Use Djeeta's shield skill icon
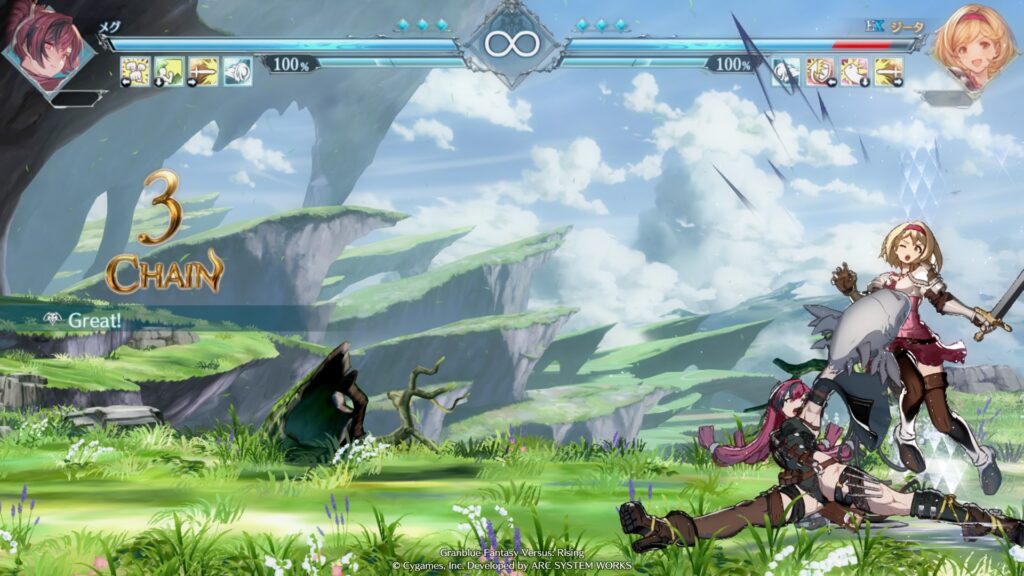Viewport: 1024px width, 576px height. coord(820,71)
